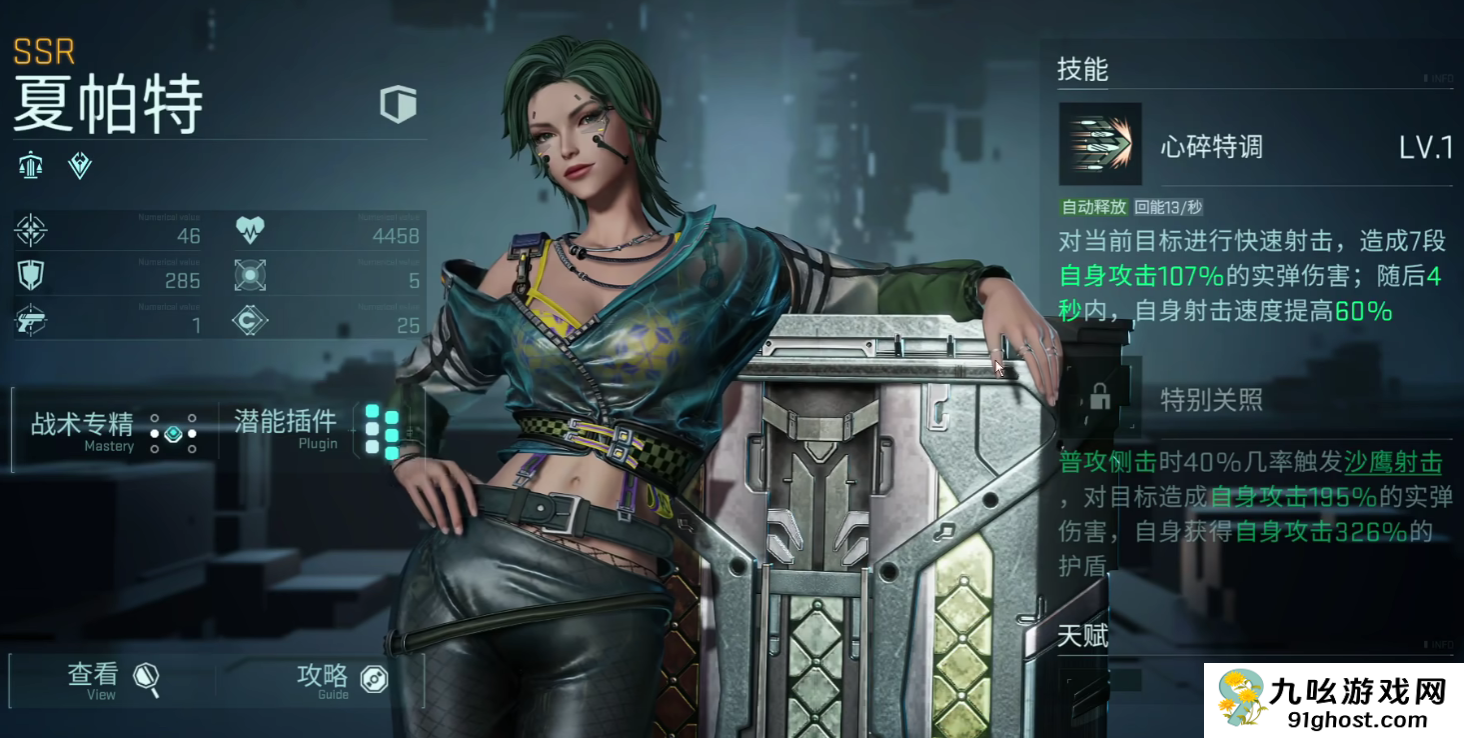Open the 攻略 Guide button
The width and height of the screenshot is (1464, 738).
[x=341, y=679]
